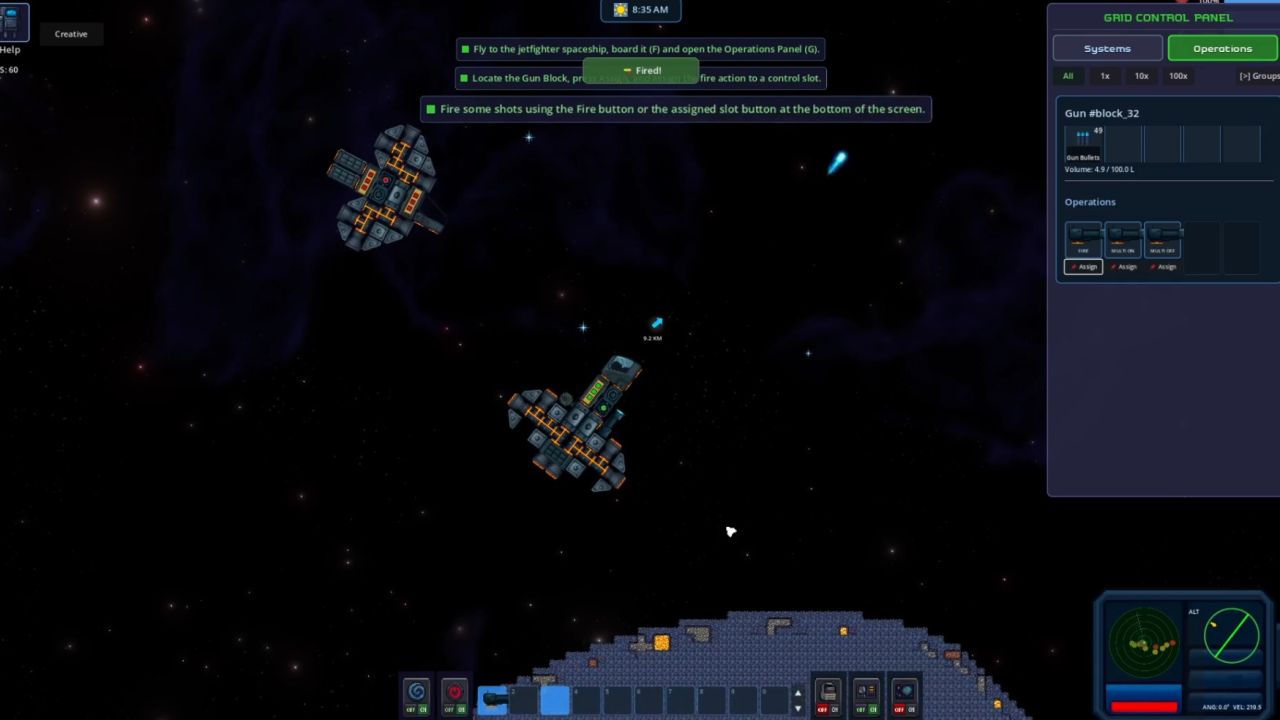This screenshot has width=1280, height=720.
Task: Click the MULTI OFF operation icon
Action: point(1163,240)
